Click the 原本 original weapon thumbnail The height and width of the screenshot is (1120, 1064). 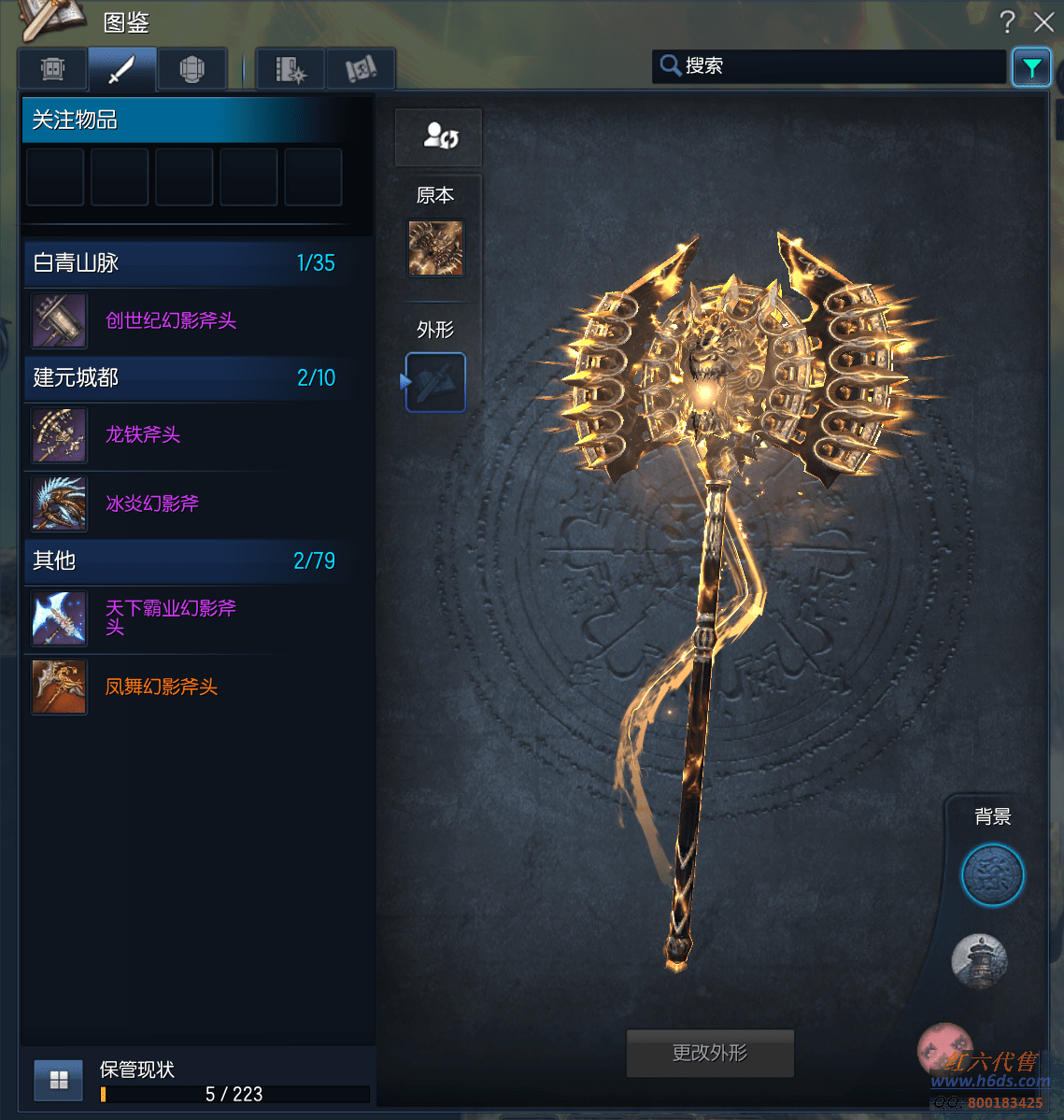(435, 248)
